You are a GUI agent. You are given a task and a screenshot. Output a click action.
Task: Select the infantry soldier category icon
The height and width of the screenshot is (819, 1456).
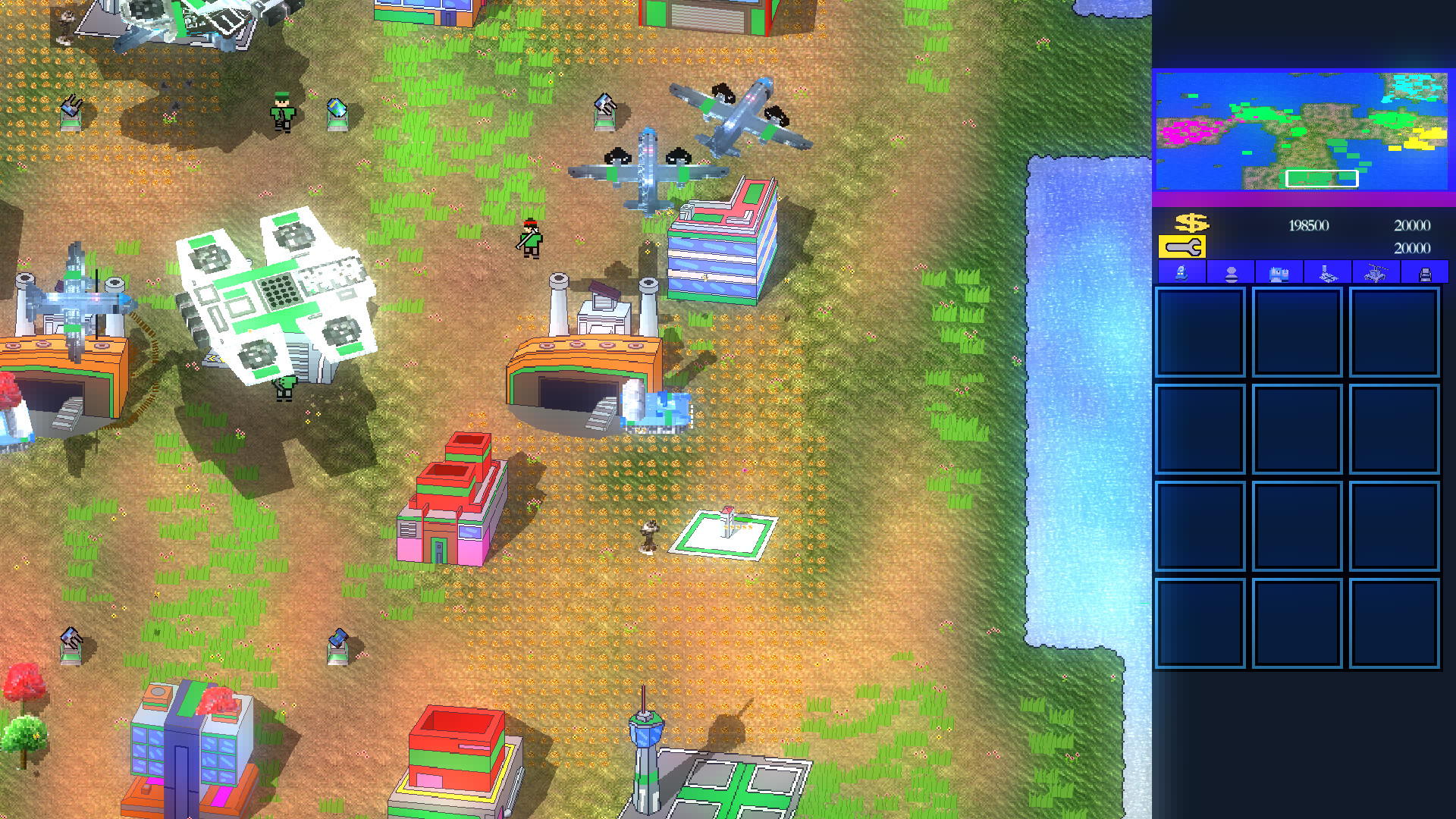1230,275
